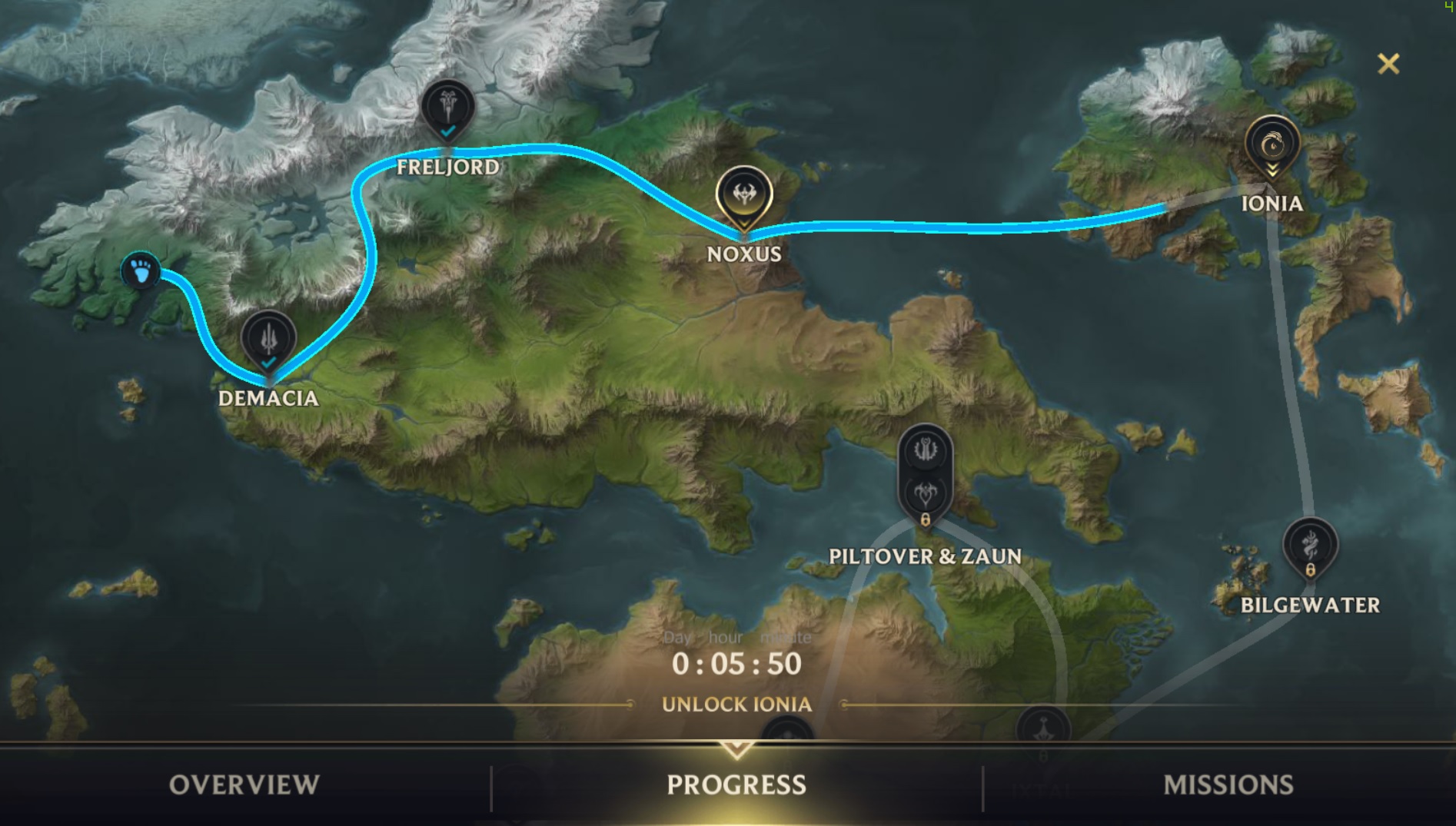This screenshot has height=826, width=1456.
Task: Open the Missions tab
Action: coord(1228,785)
